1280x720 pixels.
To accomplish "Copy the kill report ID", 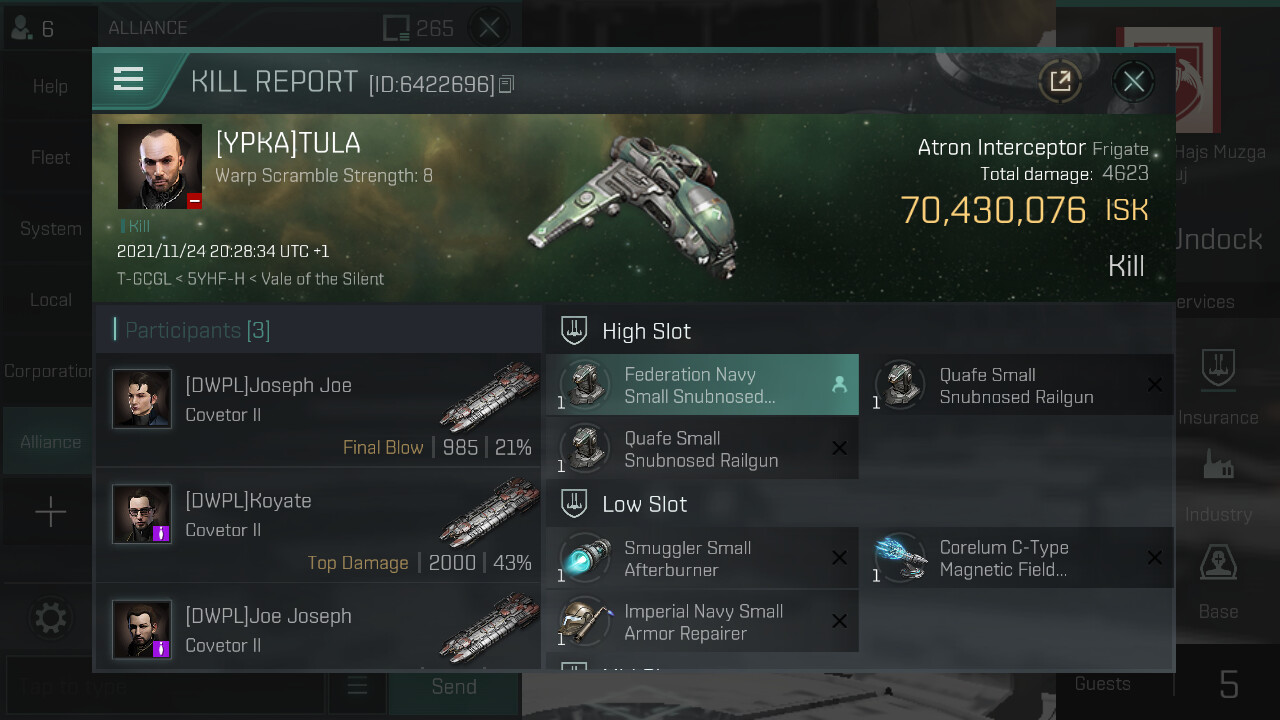I will (506, 85).
